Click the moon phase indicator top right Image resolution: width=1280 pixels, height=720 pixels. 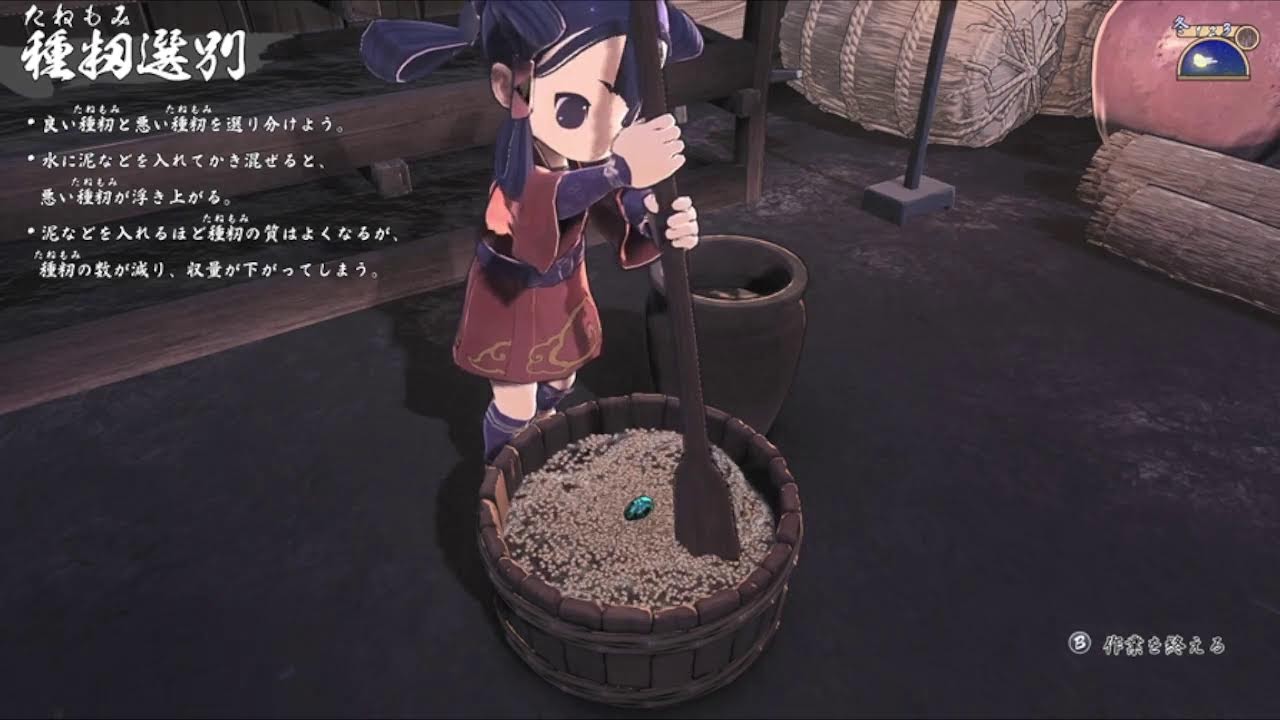1212,60
